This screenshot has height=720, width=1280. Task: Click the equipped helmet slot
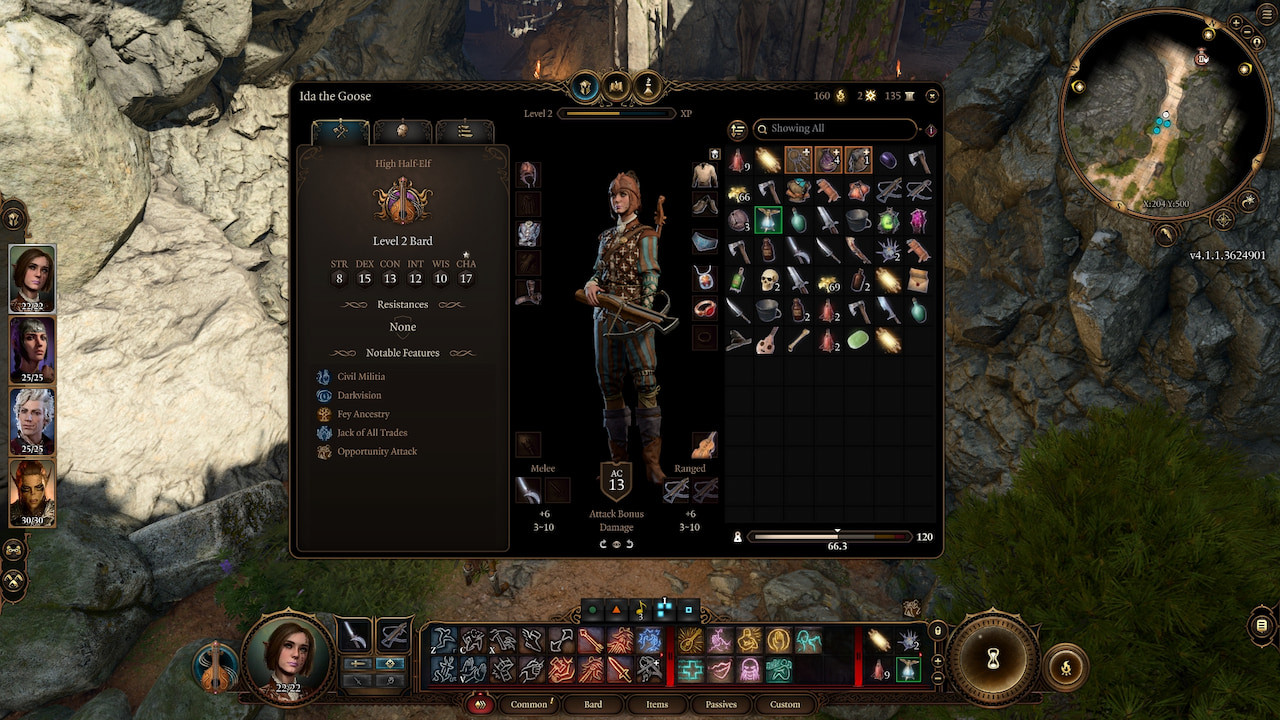pyautogui.click(x=528, y=175)
